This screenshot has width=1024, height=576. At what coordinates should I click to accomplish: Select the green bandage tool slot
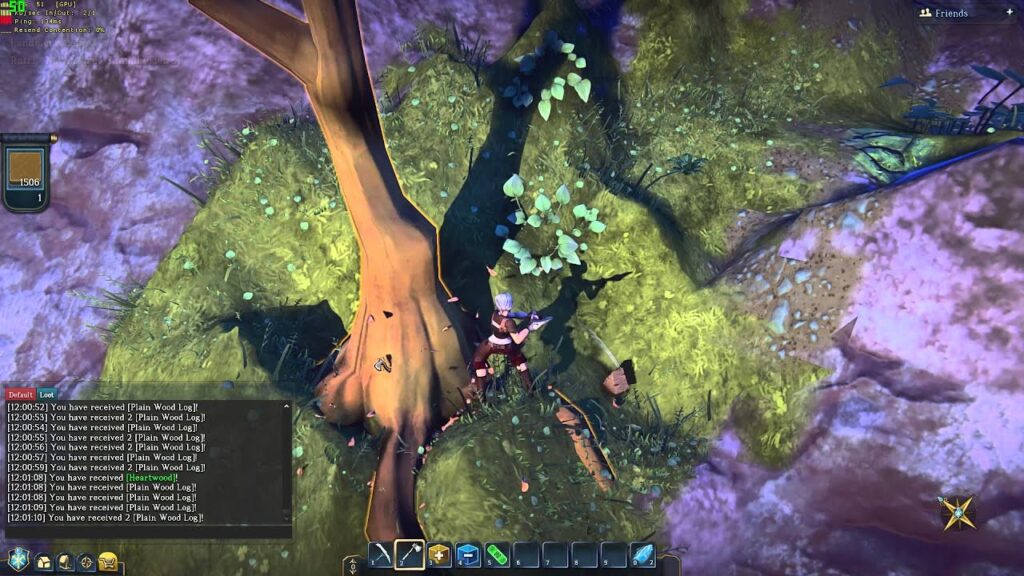497,555
